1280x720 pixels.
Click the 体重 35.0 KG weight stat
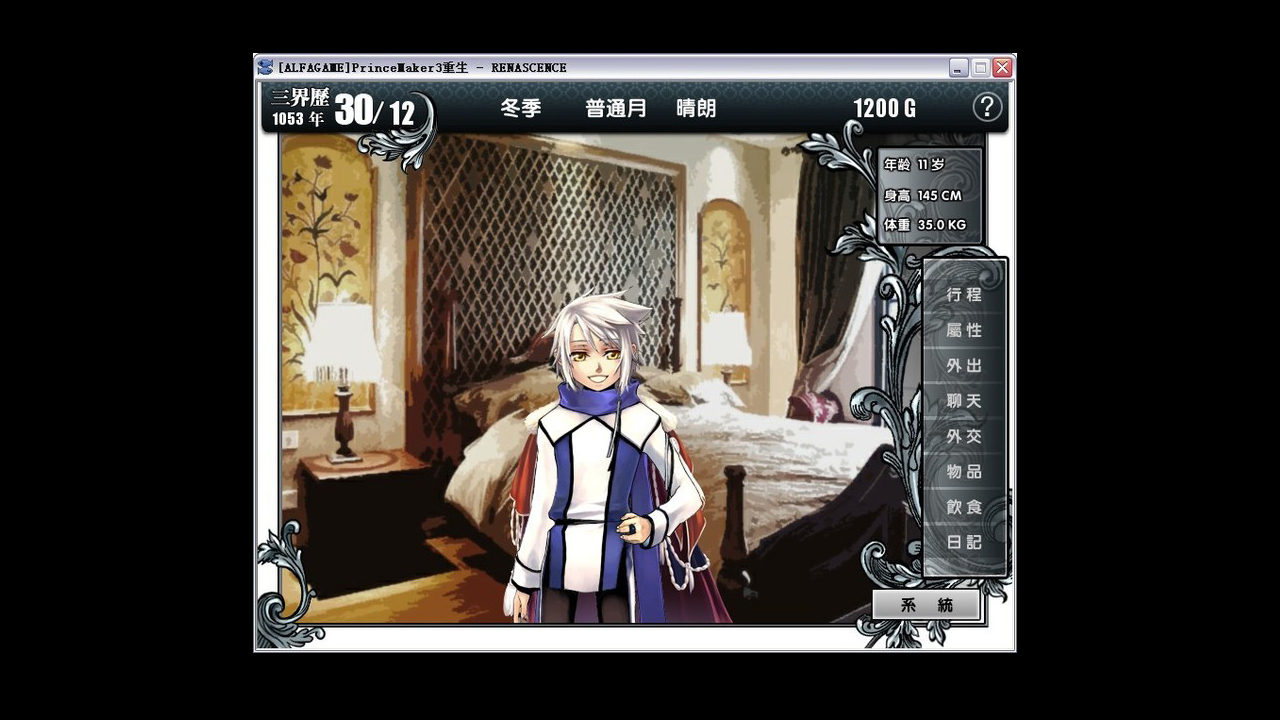click(927, 225)
